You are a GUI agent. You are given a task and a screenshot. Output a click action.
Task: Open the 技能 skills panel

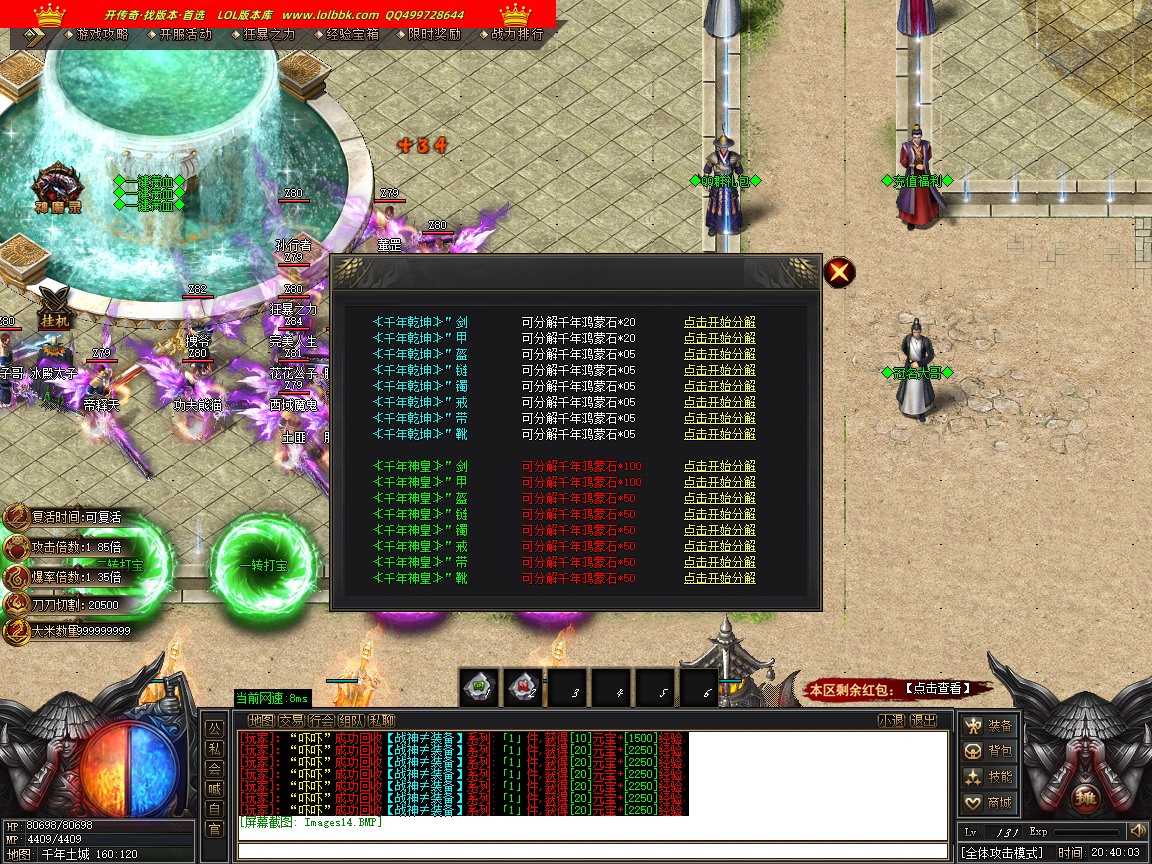coord(988,777)
